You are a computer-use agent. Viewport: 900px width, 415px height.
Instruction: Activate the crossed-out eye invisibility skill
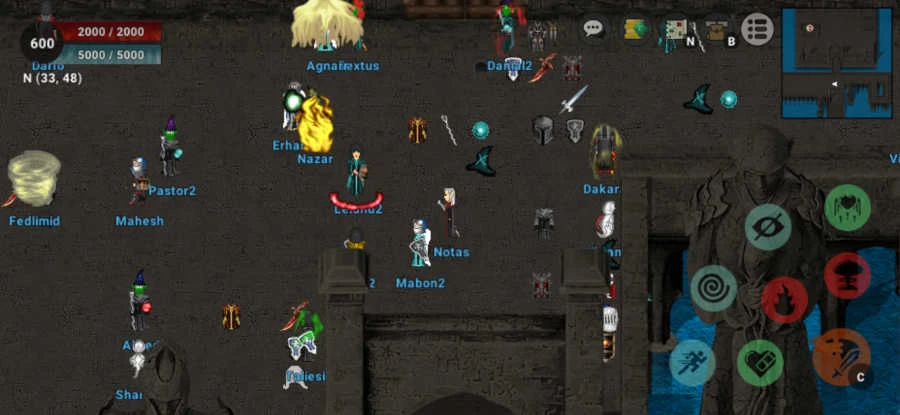[x=768, y=227]
